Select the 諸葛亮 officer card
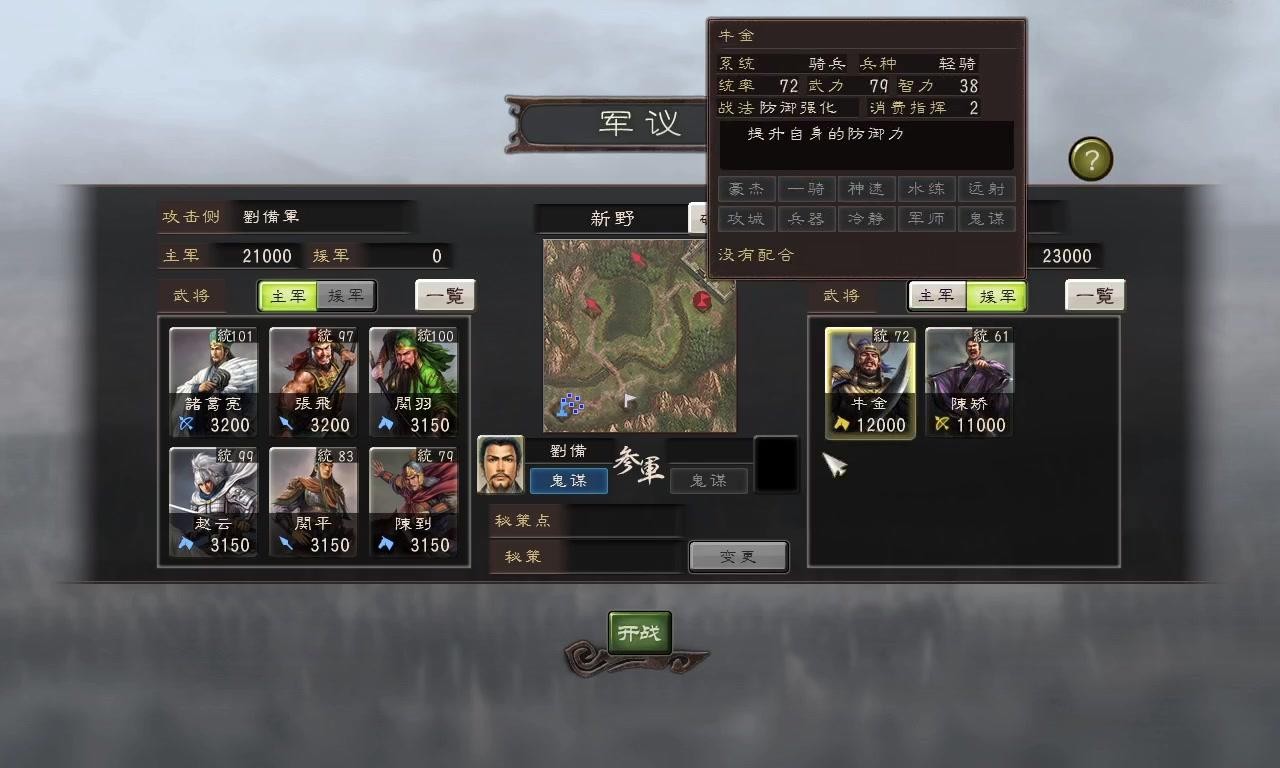The image size is (1280, 768). (x=213, y=382)
